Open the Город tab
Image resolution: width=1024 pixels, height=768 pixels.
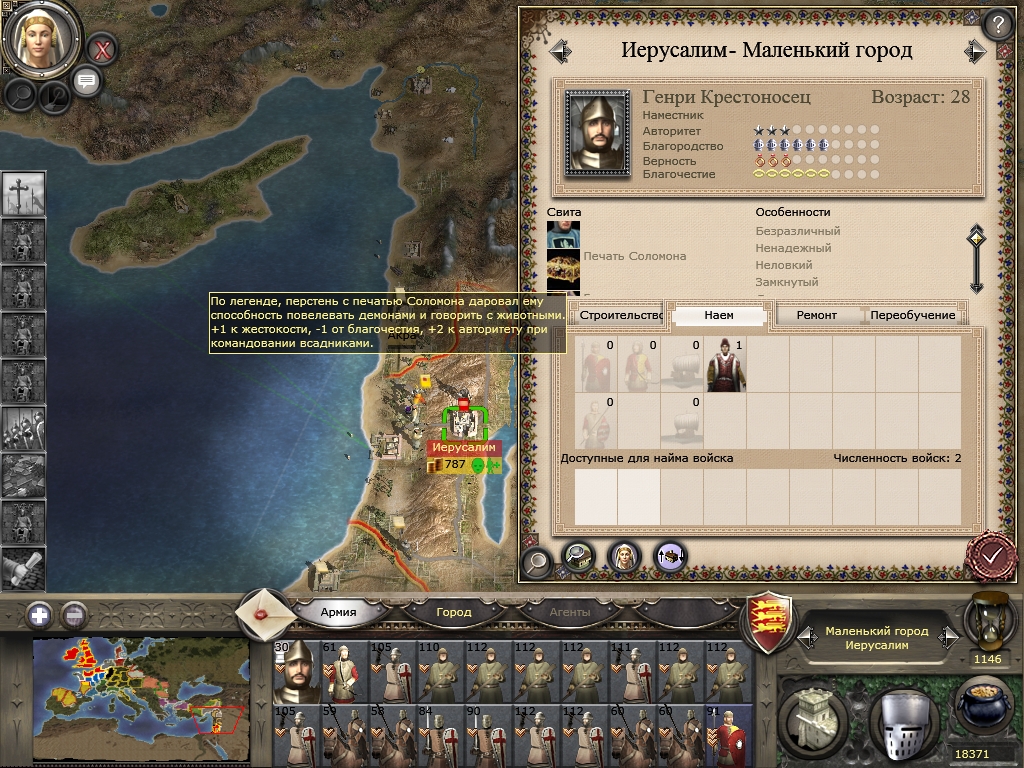tap(454, 612)
